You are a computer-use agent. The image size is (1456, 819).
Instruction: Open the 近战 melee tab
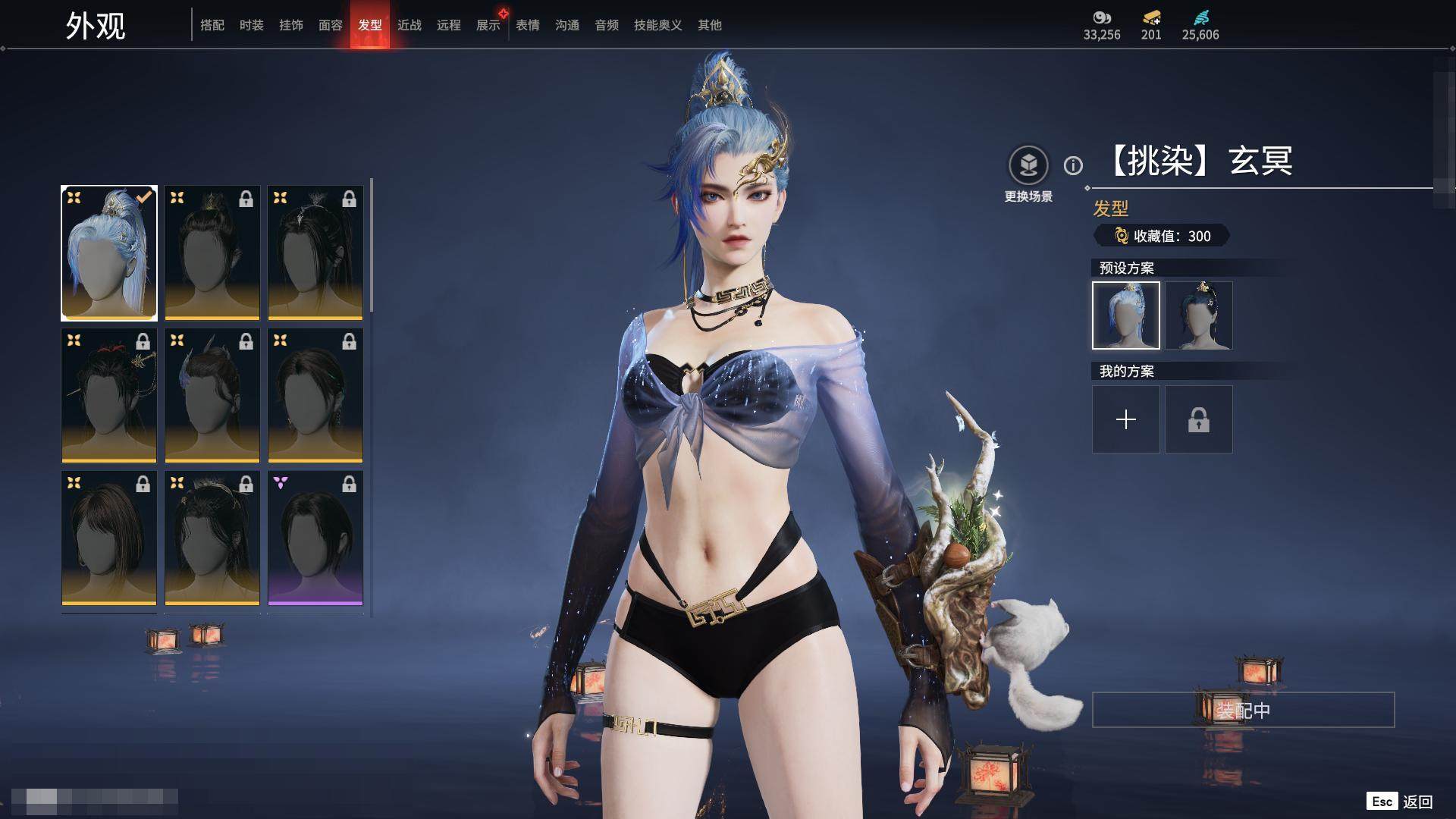tap(409, 25)
